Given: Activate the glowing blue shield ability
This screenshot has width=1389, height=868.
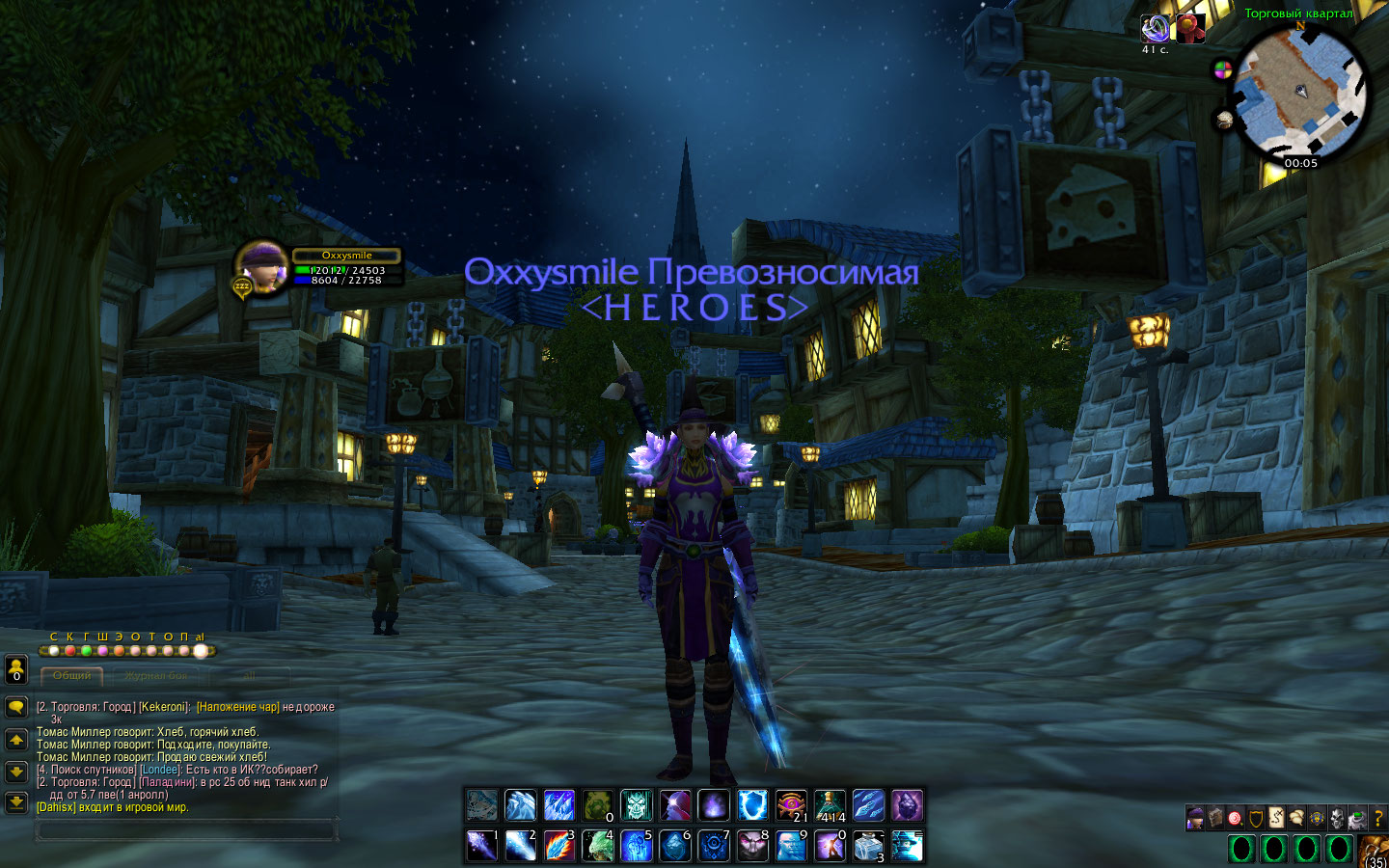Looking at the screenshot, I should click(752, 805).
